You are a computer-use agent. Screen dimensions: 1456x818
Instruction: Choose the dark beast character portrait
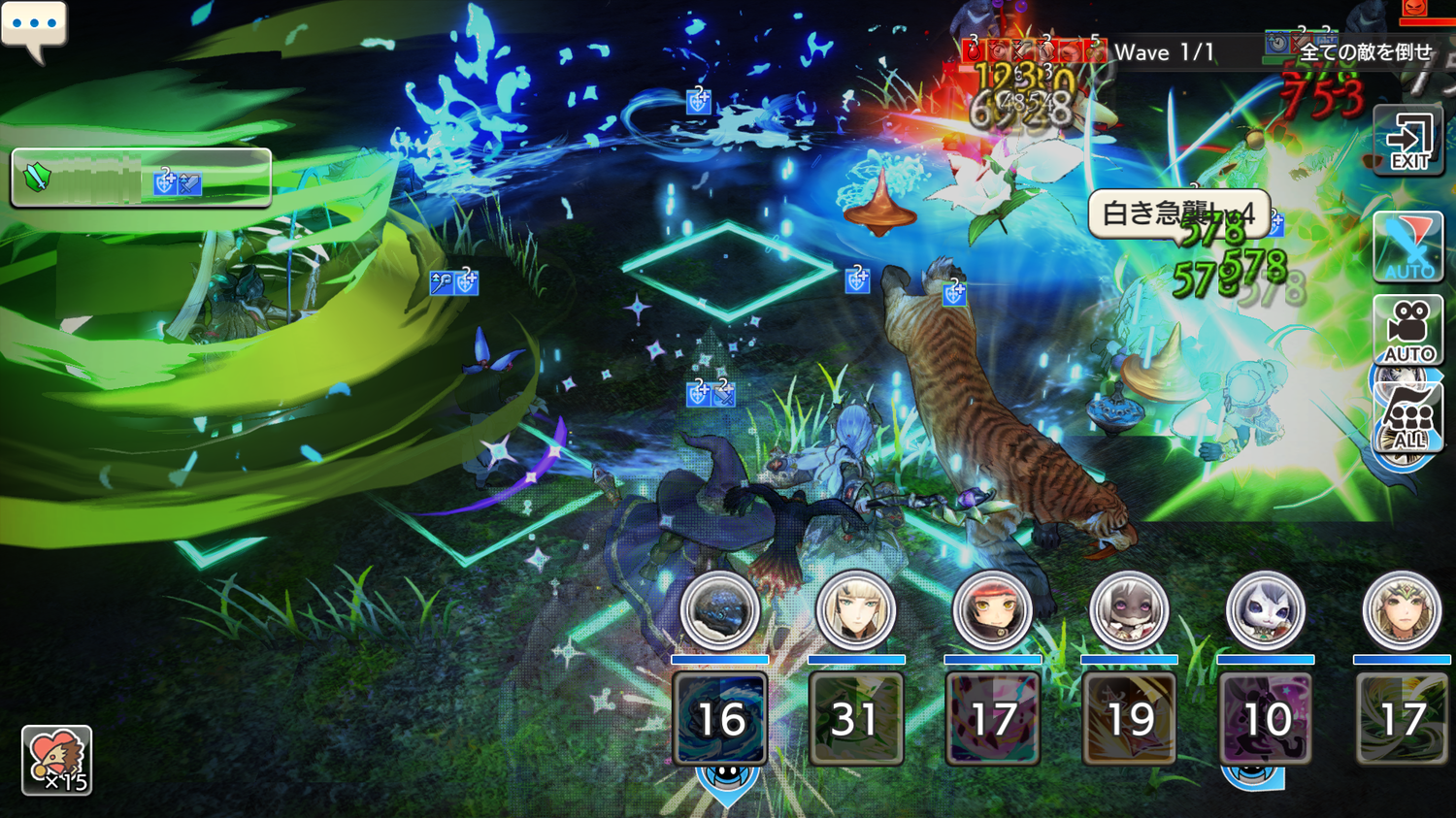click(720, 610)
